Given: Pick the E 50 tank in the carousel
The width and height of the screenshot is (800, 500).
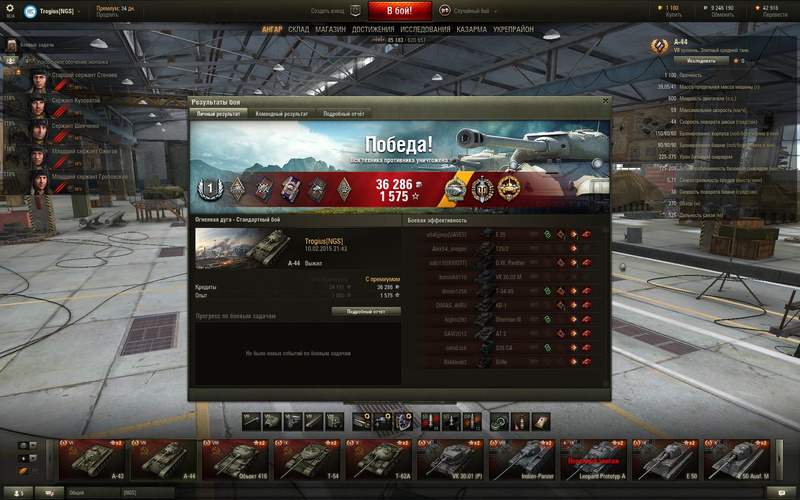Looking at the screenshot, I should click(667, 461).
